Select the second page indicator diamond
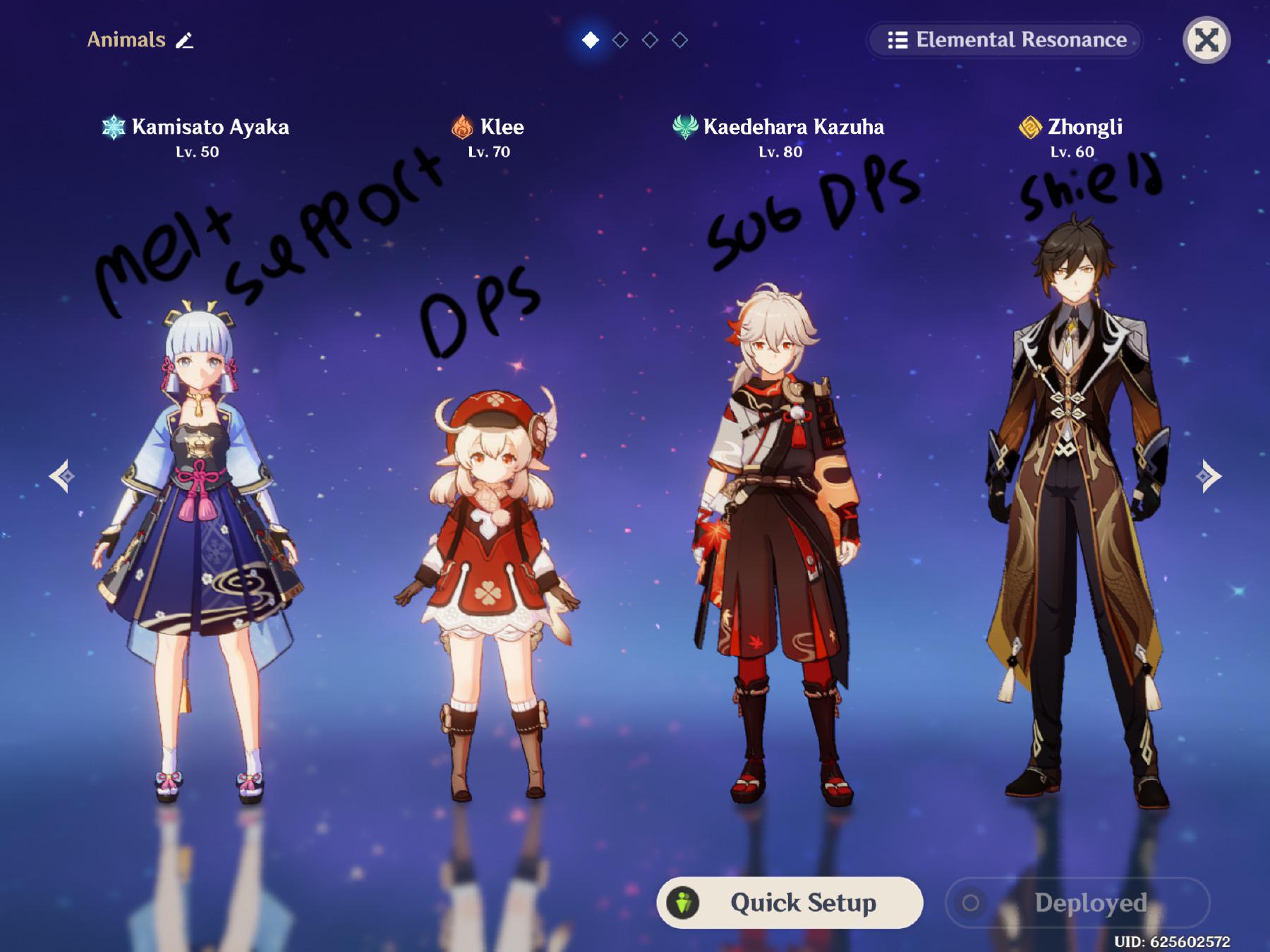1270x952 pixels. click(x=620, y=40)
